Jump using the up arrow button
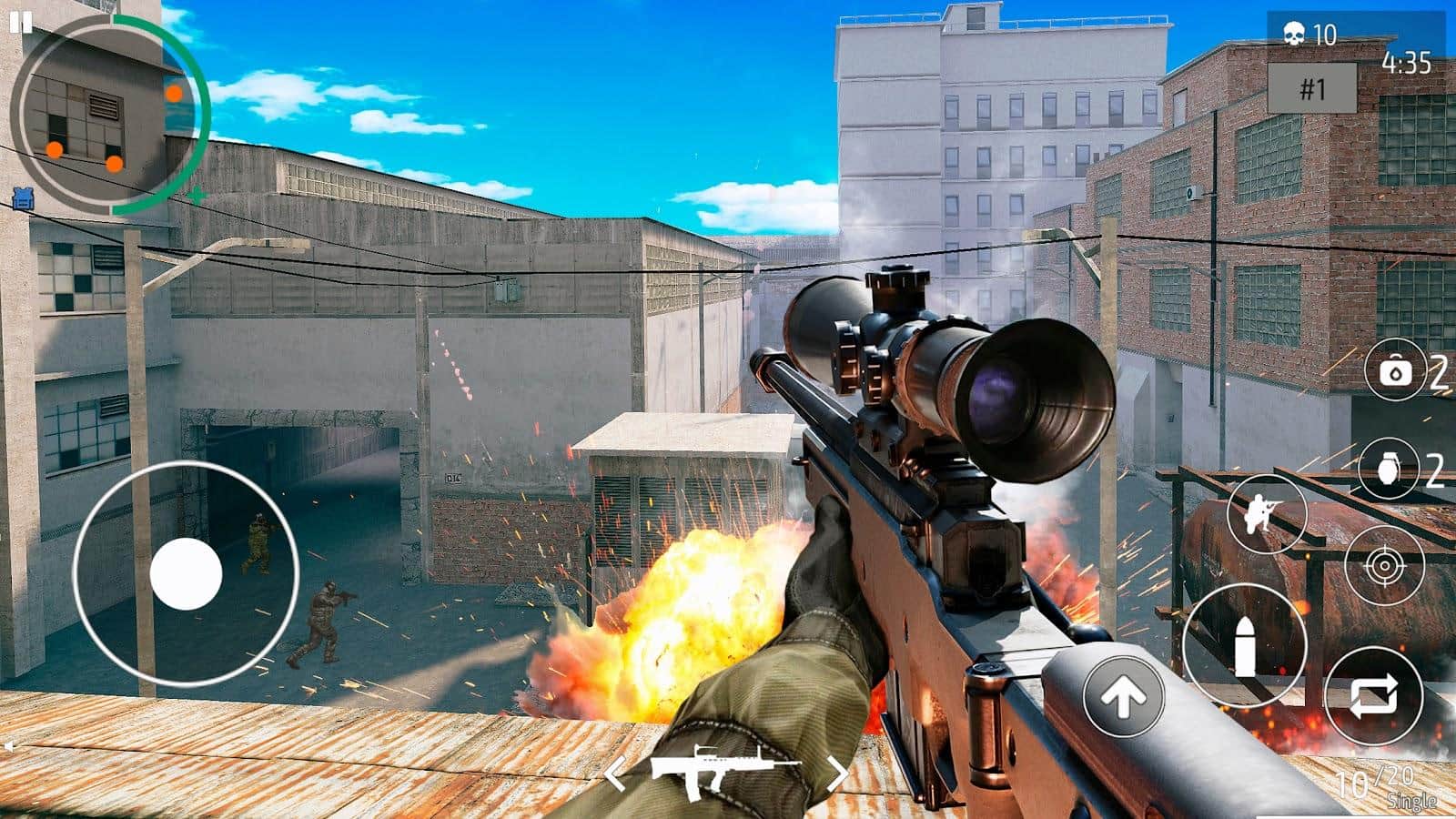Image resolution: width=1456 pixels, height=819 pixels. [x=1123, y=696]
